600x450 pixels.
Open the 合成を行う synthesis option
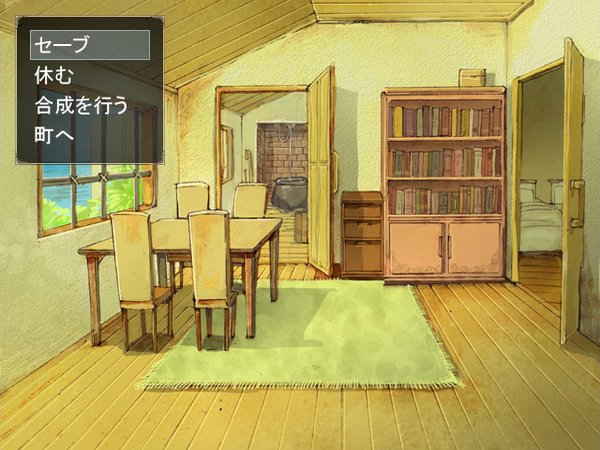[82, 105]
